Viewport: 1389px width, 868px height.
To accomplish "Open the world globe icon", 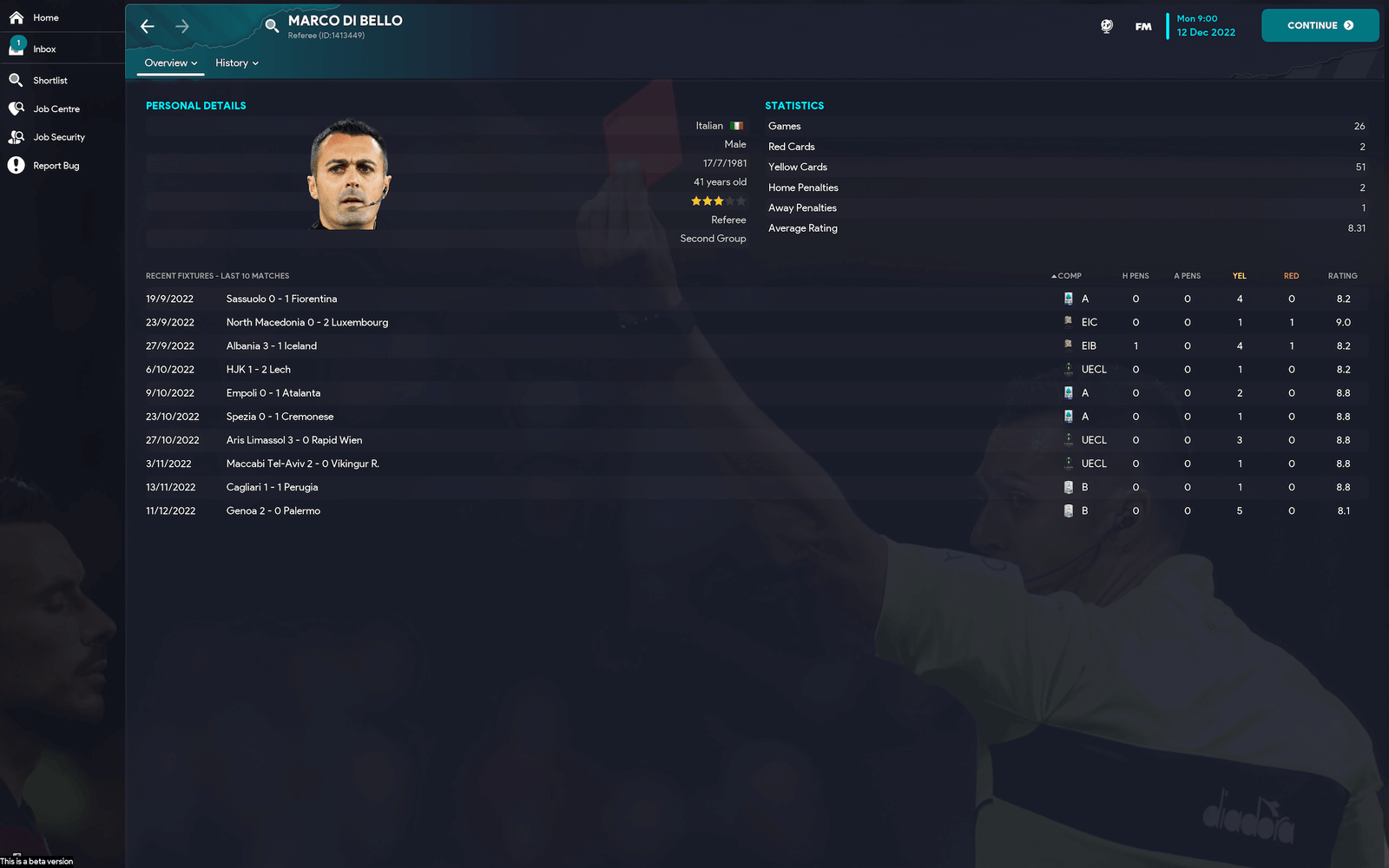I will click(1107, 27).
